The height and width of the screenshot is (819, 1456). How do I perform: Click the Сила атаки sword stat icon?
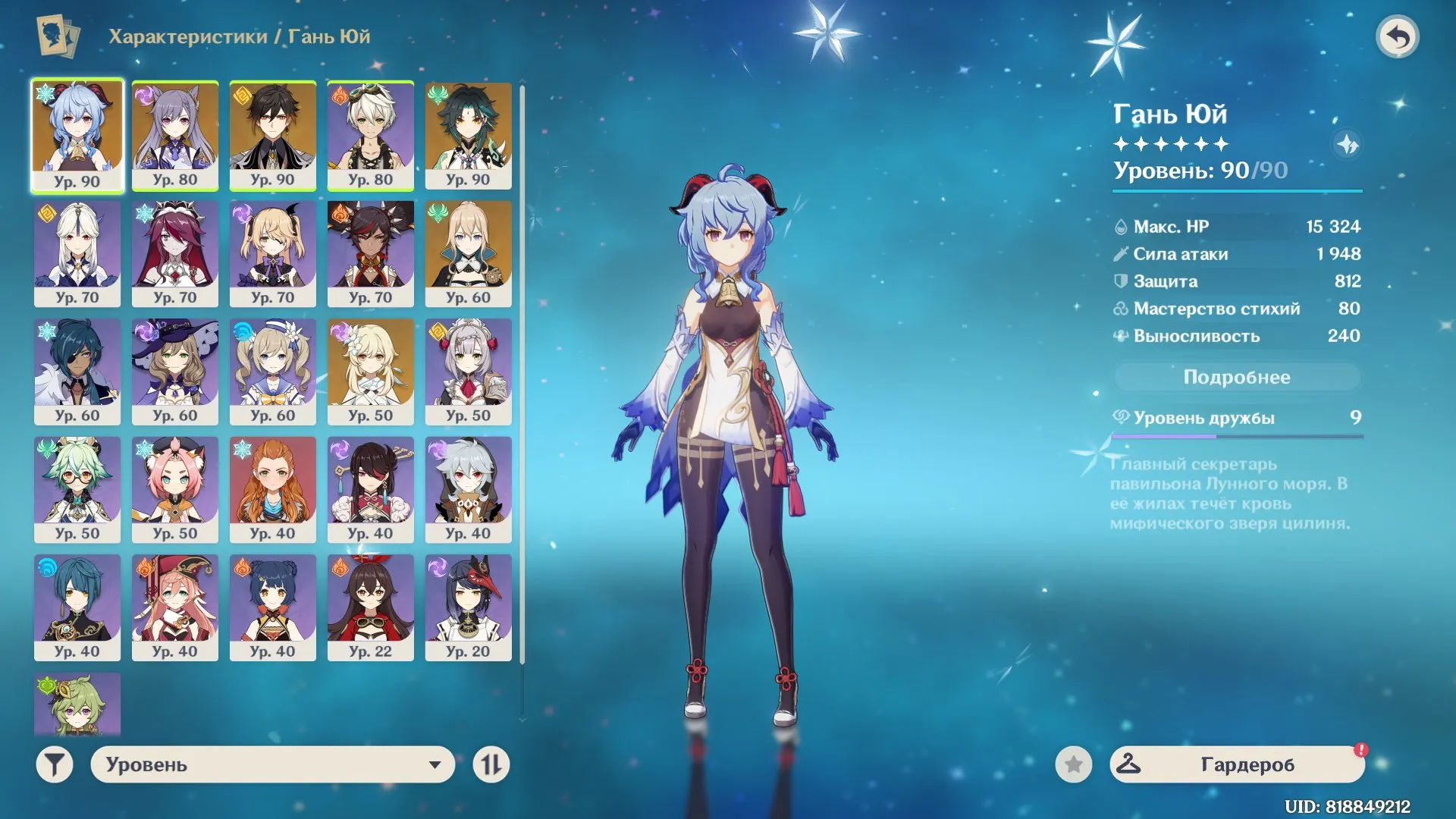(x=1121, y=253)
